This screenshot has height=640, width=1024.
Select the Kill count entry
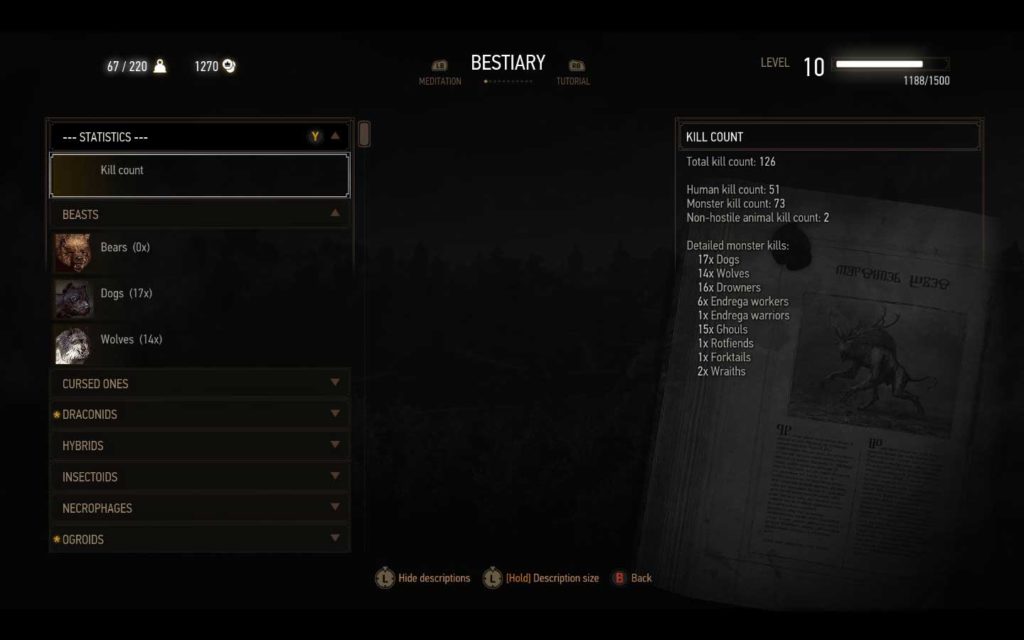click(x=200, y=174)
